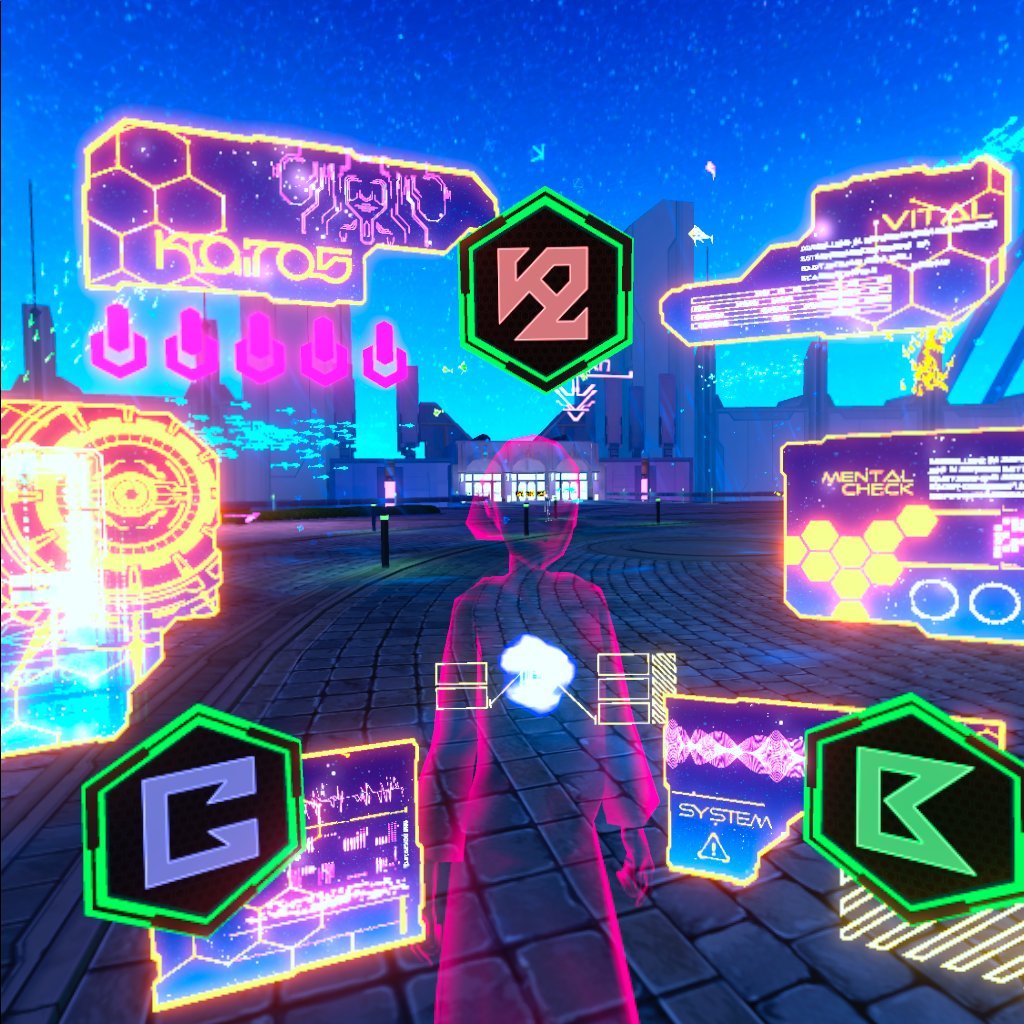Open the Vital info panel
Screen dimensions: 1024x1024
coord(860,262)
